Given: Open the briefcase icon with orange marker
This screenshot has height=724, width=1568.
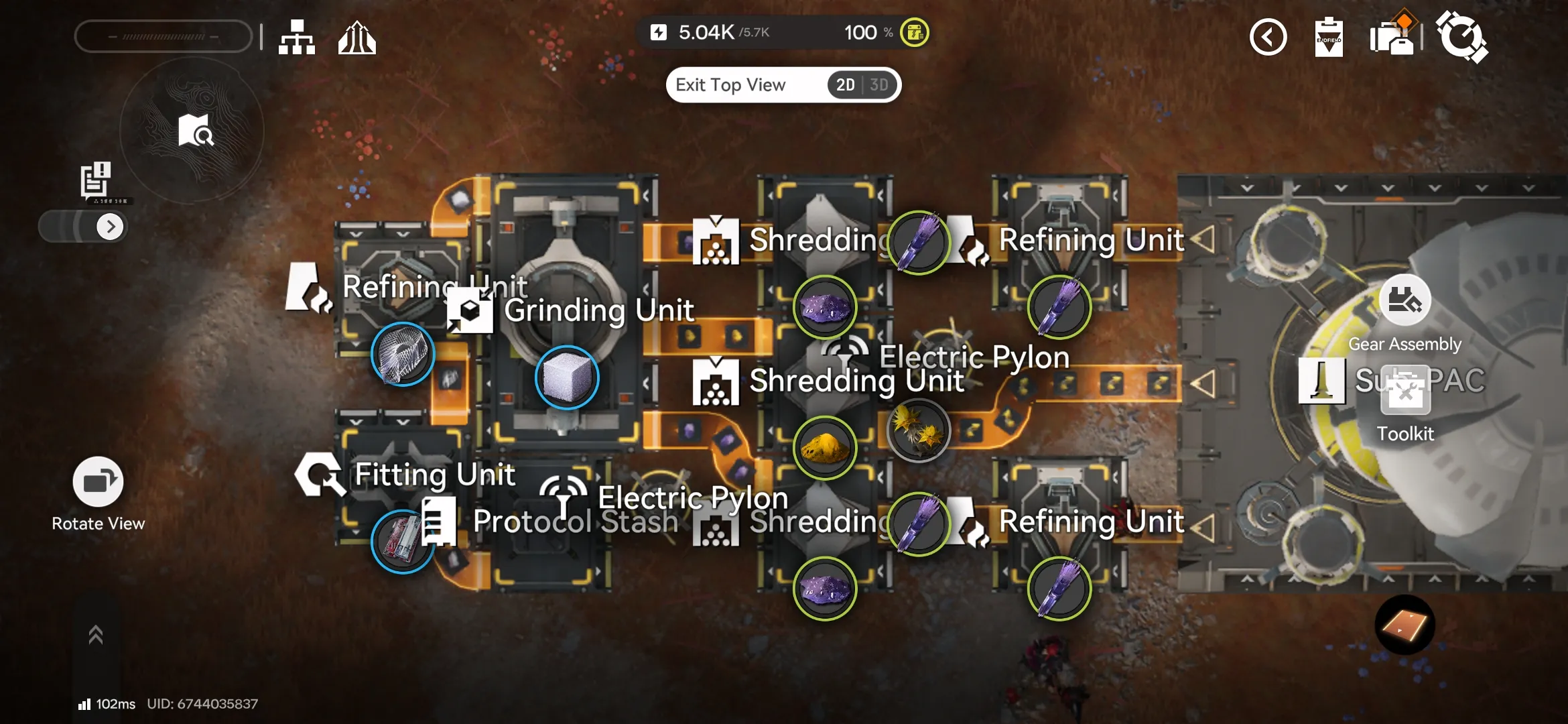Looking at the screenshot, I should pyautogui.click(x=1392, y=36).
